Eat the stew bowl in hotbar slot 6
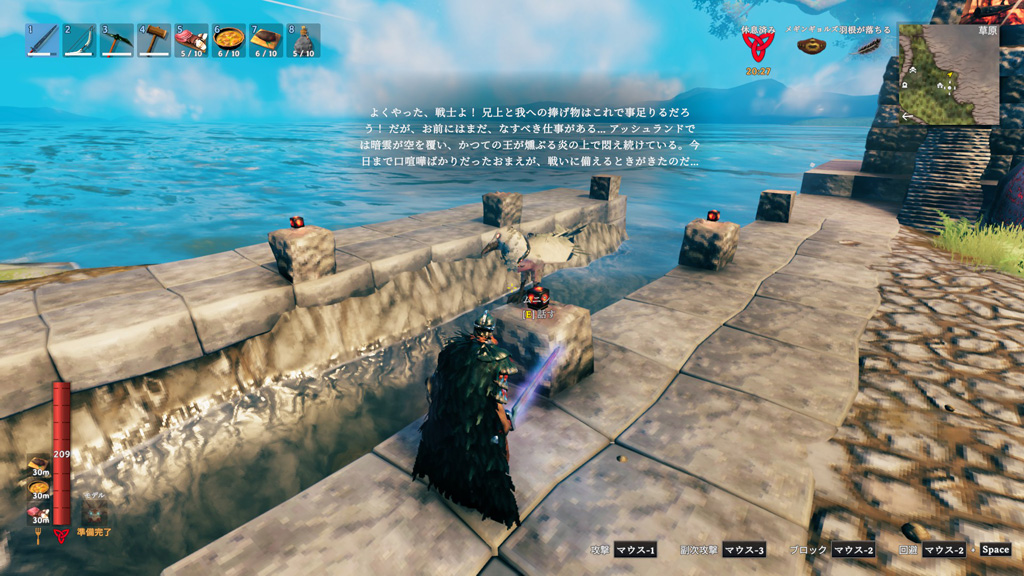 point(229,40)
